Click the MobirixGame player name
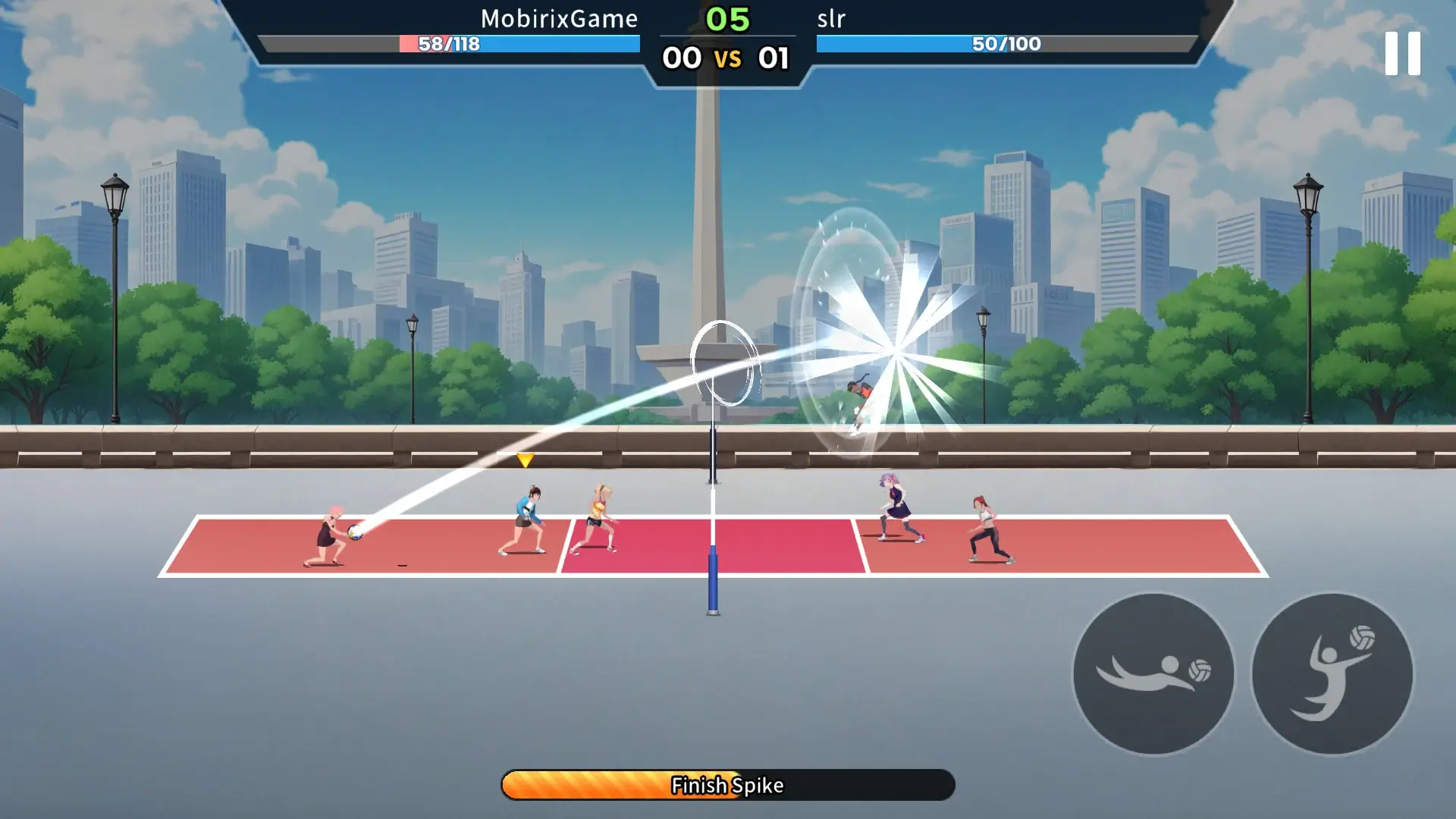Screen dimensions: 1456x819 pos(559,19)
